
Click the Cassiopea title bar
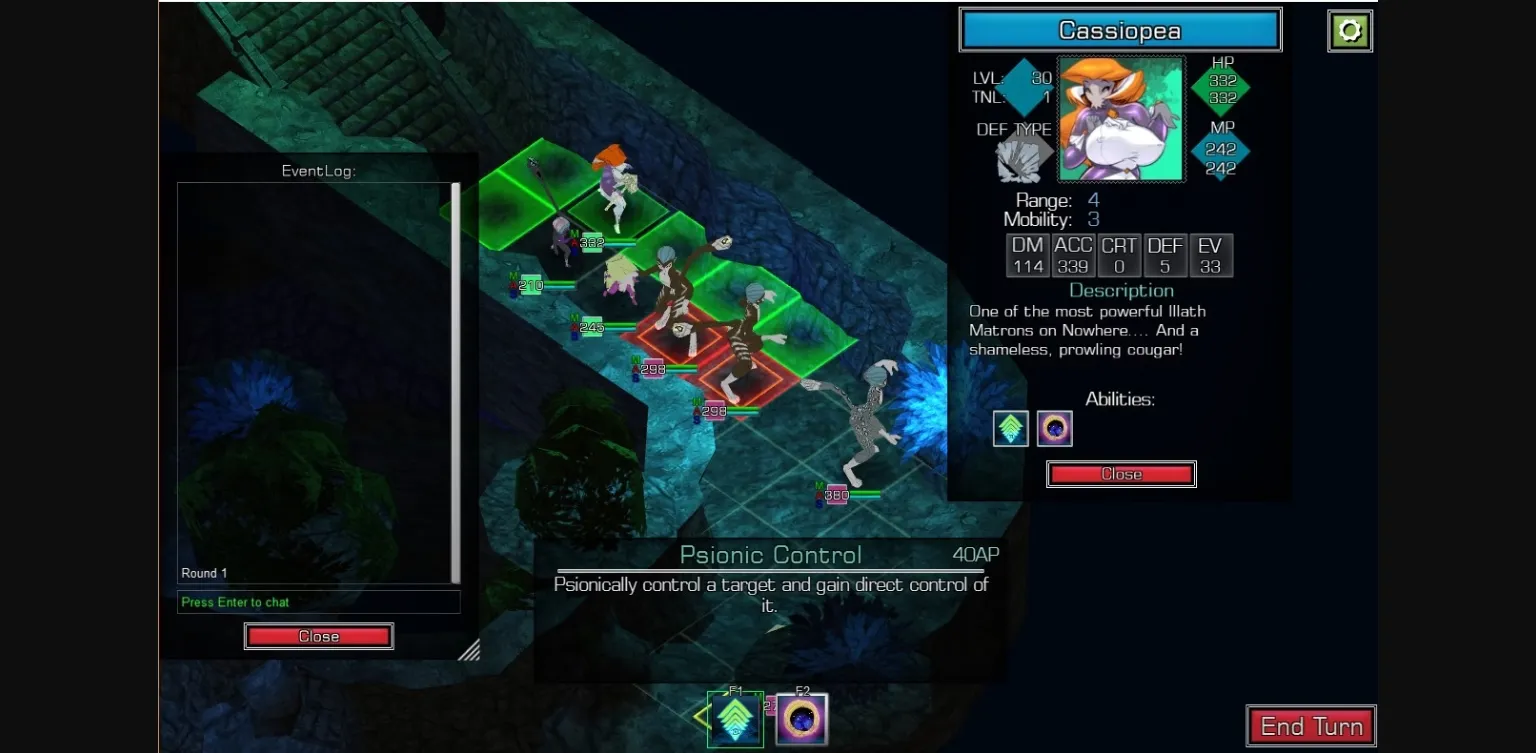pos(1120,30)
